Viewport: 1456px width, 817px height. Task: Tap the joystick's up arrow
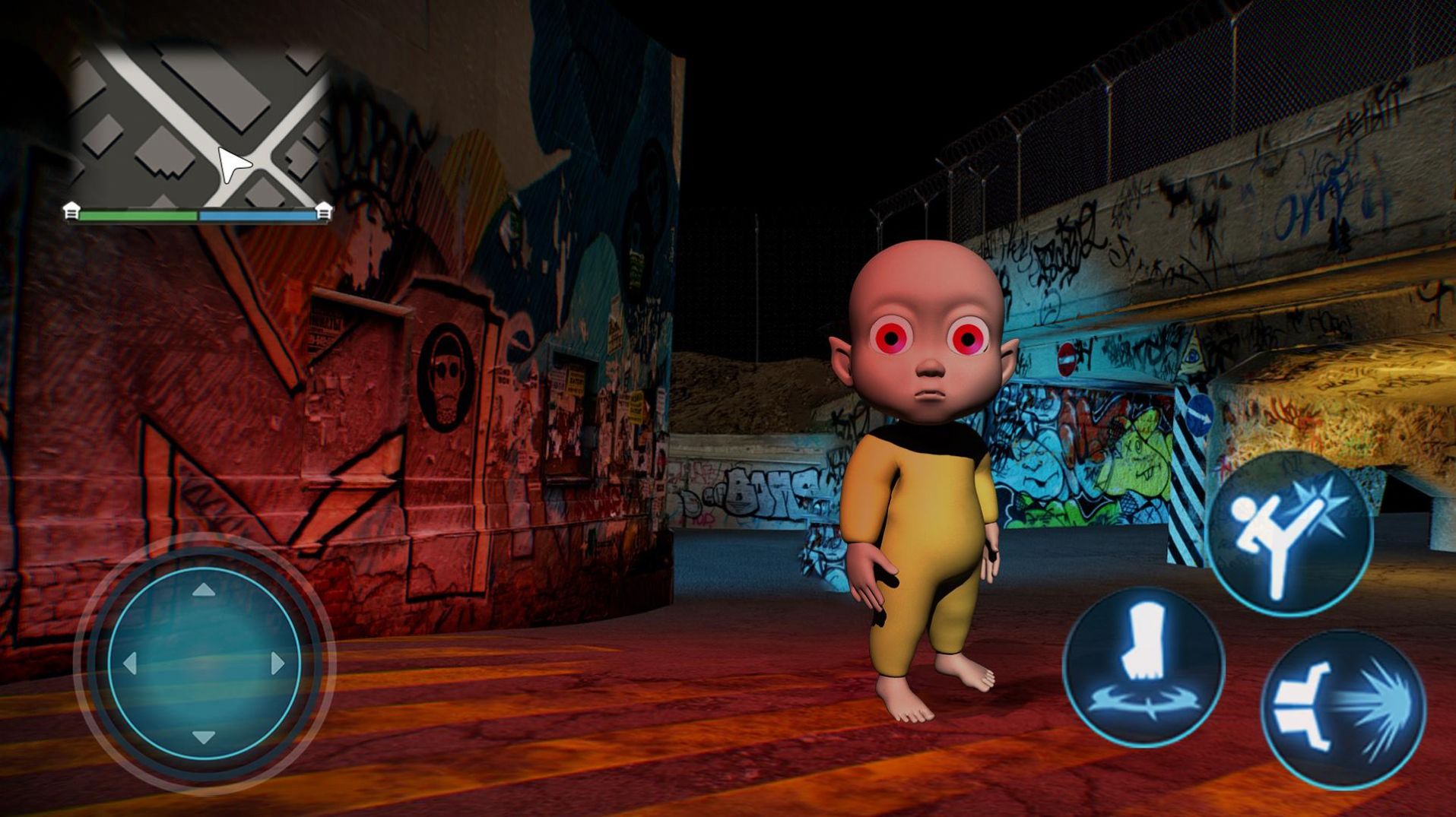203,590
